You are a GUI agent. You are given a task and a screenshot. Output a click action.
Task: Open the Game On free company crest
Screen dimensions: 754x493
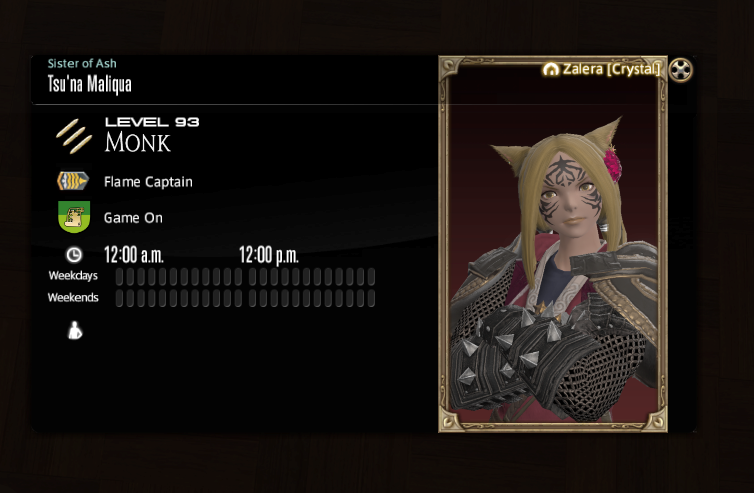[74, 217]
